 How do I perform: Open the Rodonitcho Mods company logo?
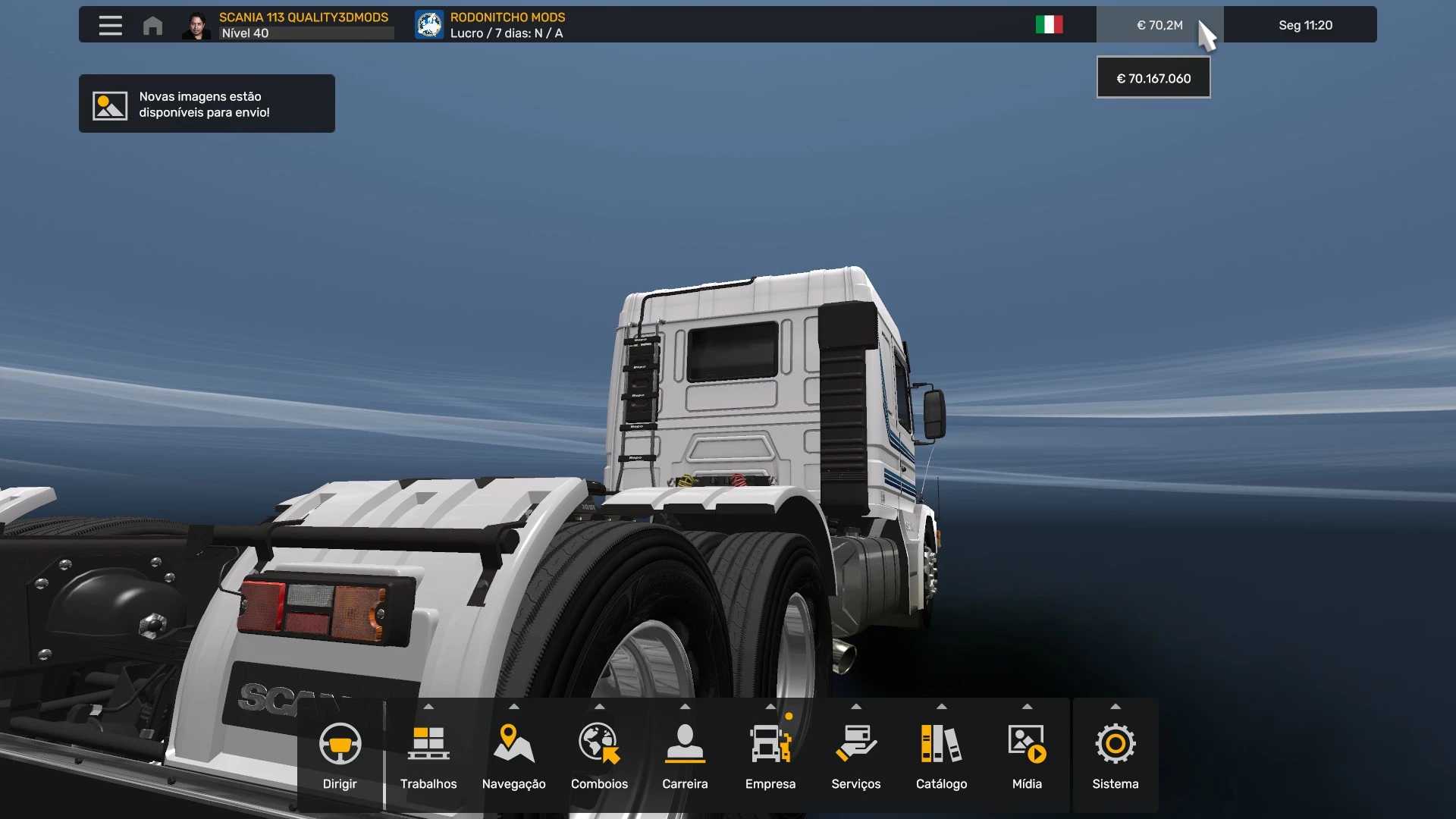coord(429,25)
